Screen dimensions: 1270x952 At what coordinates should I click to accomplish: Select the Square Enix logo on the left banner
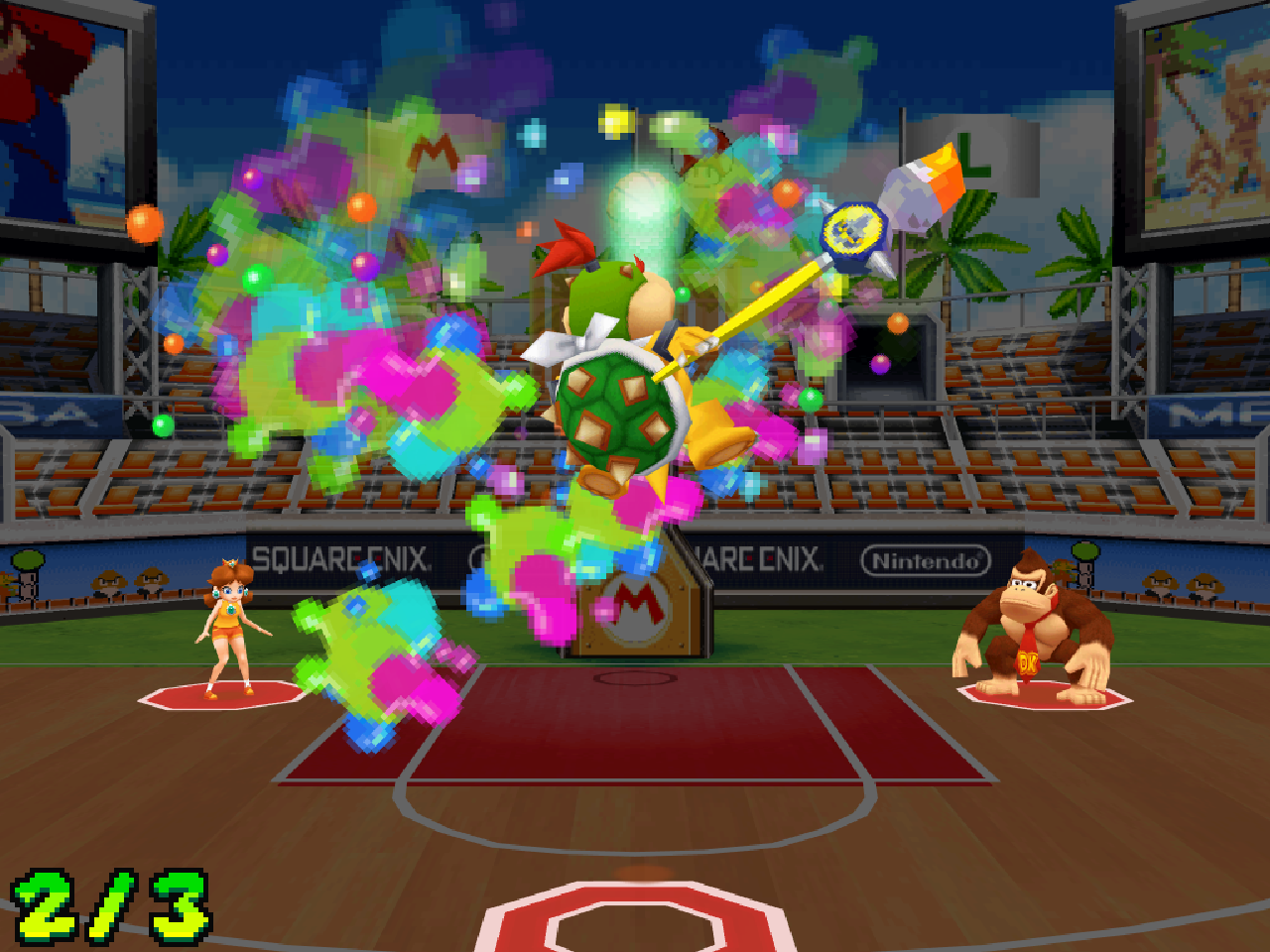coord(343,557)
